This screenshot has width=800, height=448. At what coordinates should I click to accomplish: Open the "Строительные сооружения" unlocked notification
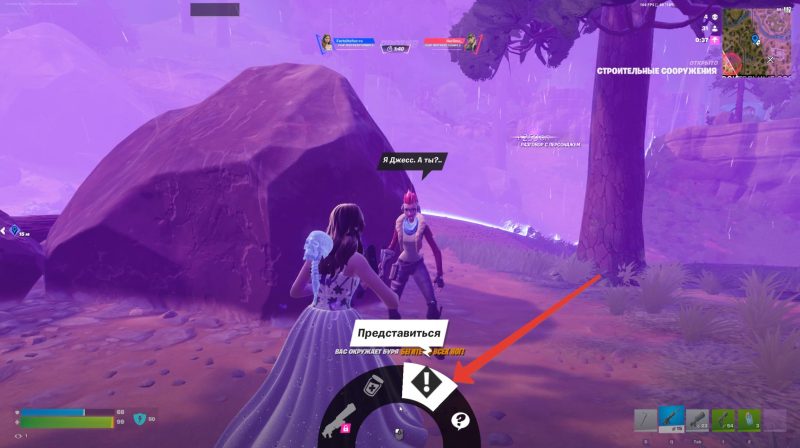(657, 71)
